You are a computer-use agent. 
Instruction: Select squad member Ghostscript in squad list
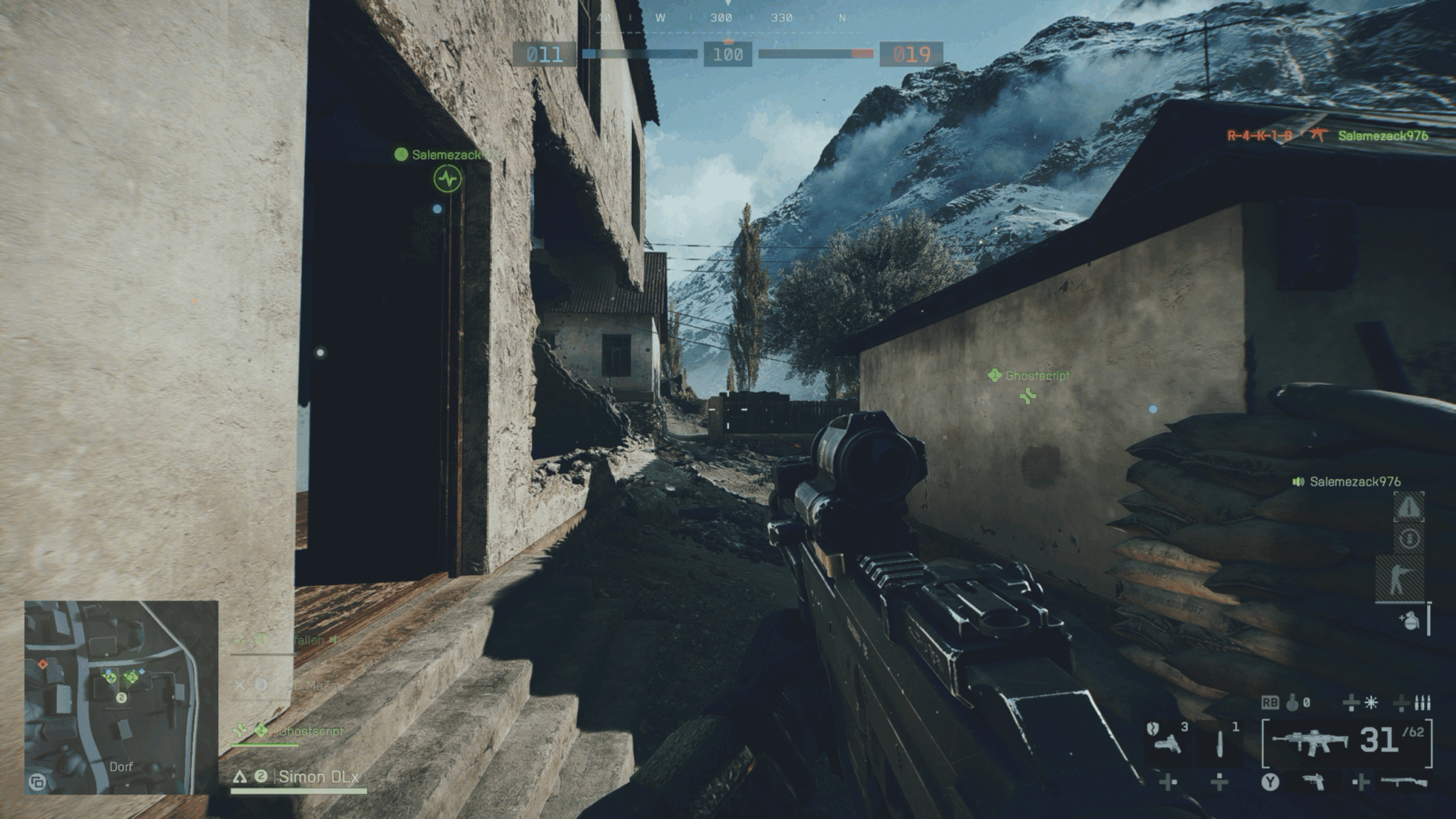click(311, 731)
